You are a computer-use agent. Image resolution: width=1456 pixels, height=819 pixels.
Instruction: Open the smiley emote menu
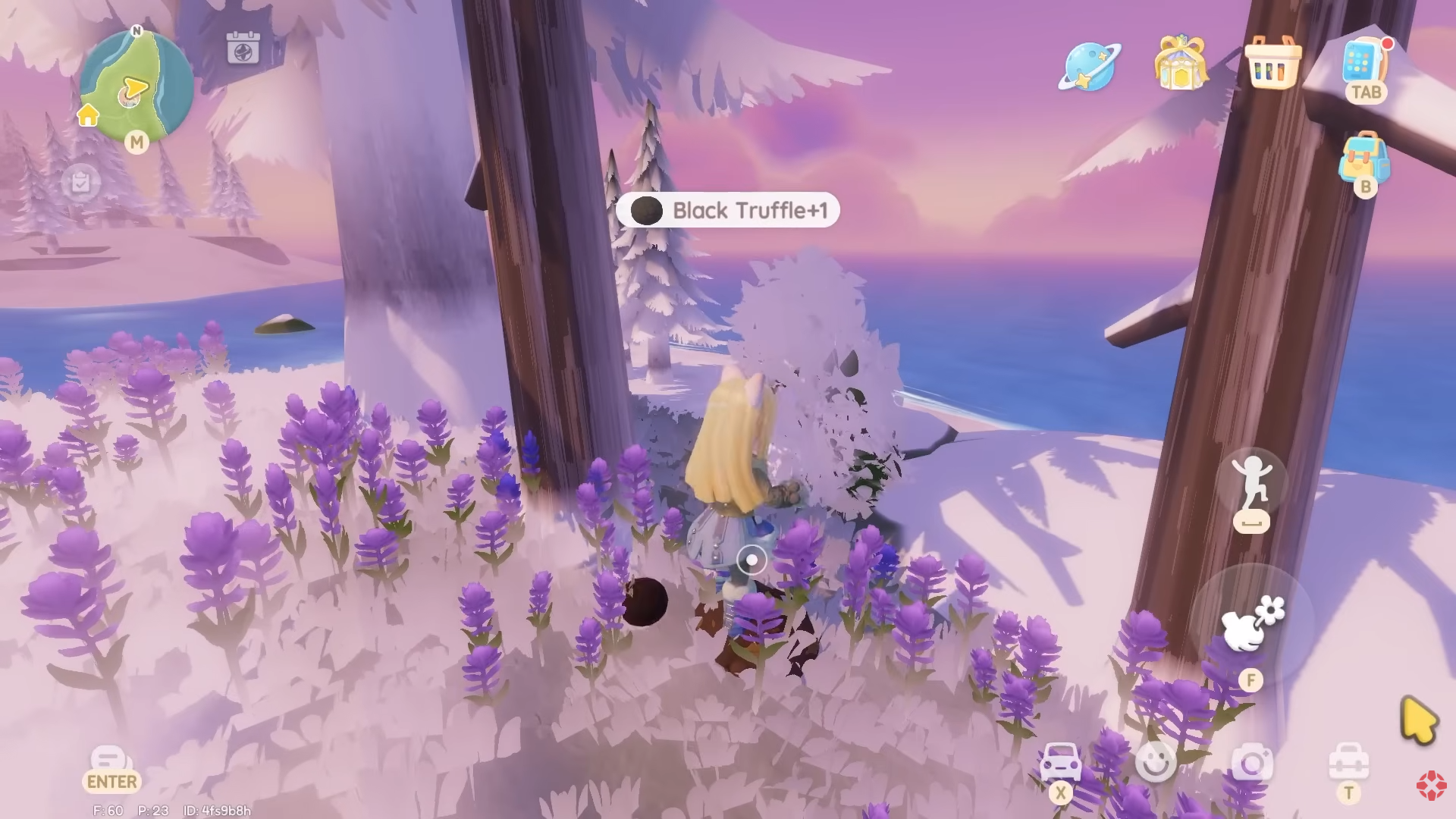(x=1156, y=762)
